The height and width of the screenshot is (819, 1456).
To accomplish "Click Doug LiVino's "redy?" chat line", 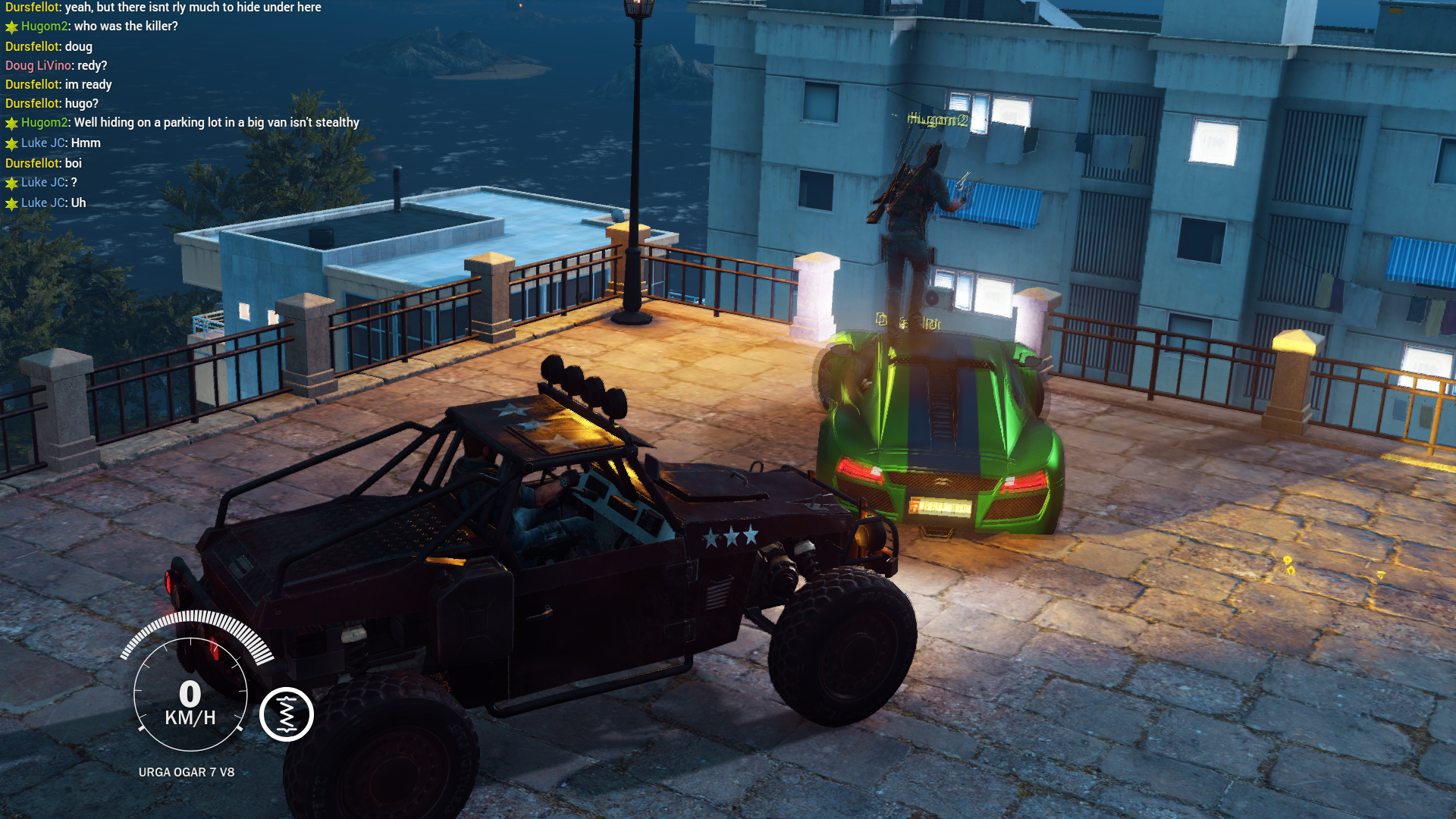I will coord(56,66).
